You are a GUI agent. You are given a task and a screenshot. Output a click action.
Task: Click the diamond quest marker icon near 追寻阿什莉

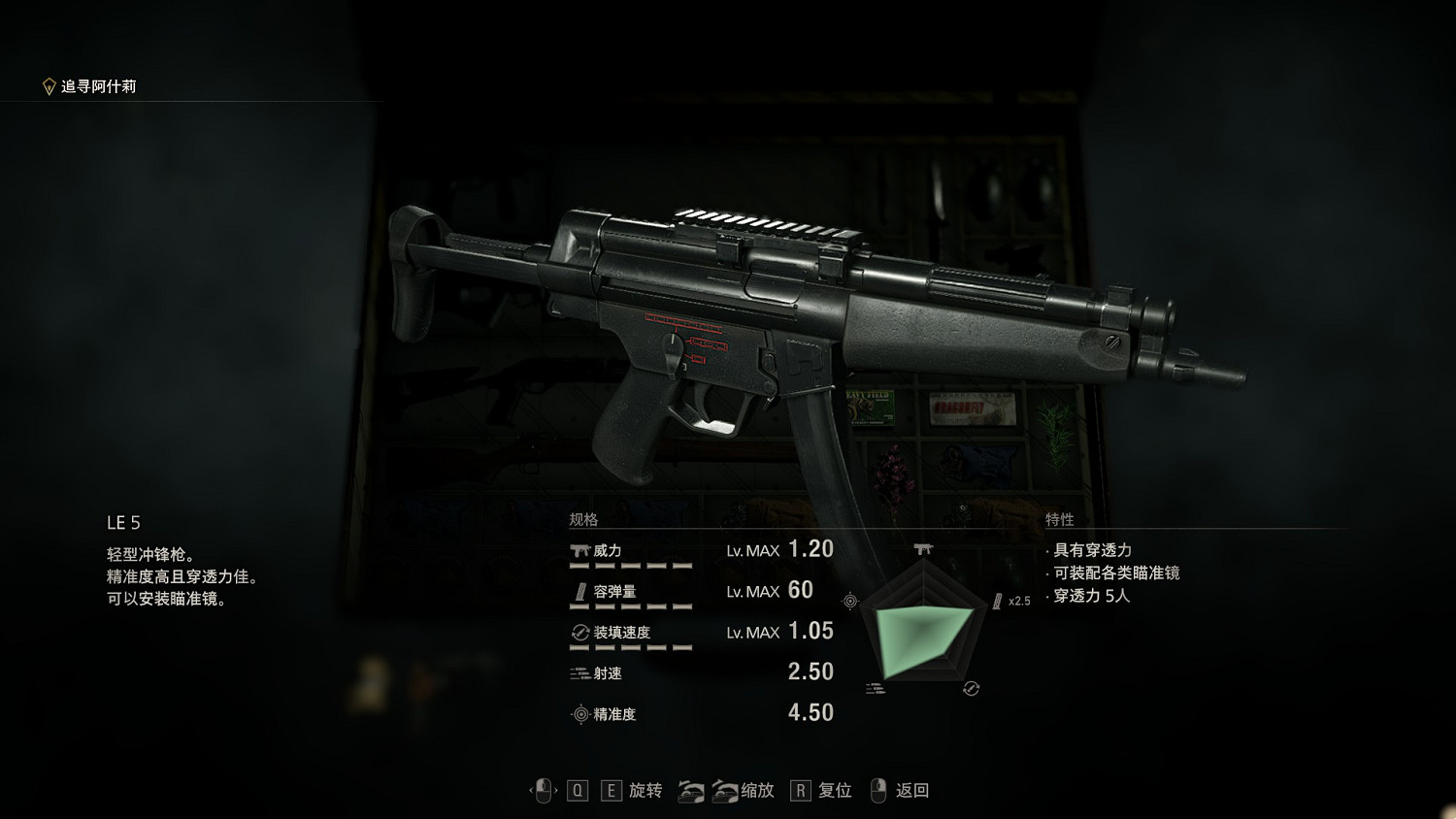48,83
